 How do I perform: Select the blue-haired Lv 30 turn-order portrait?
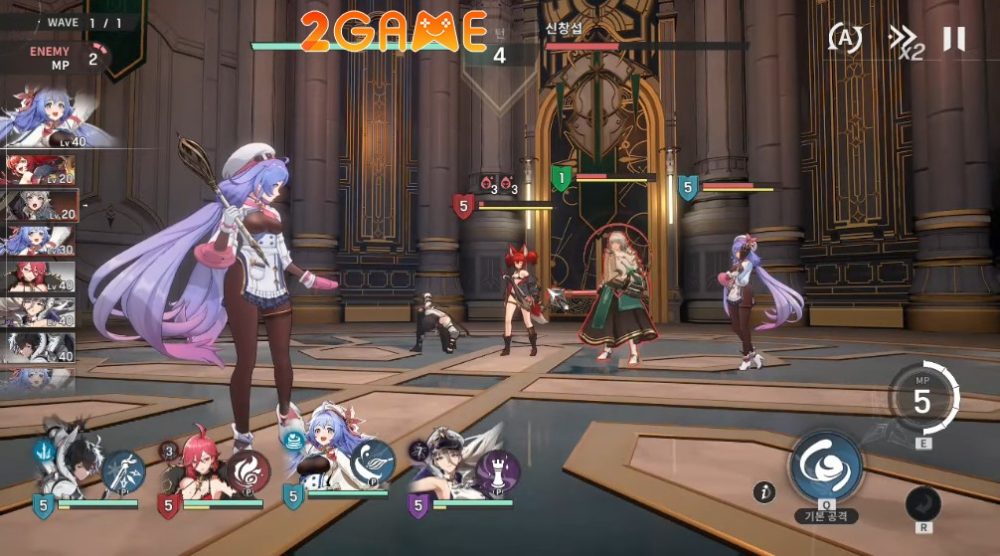click(40, 240)
